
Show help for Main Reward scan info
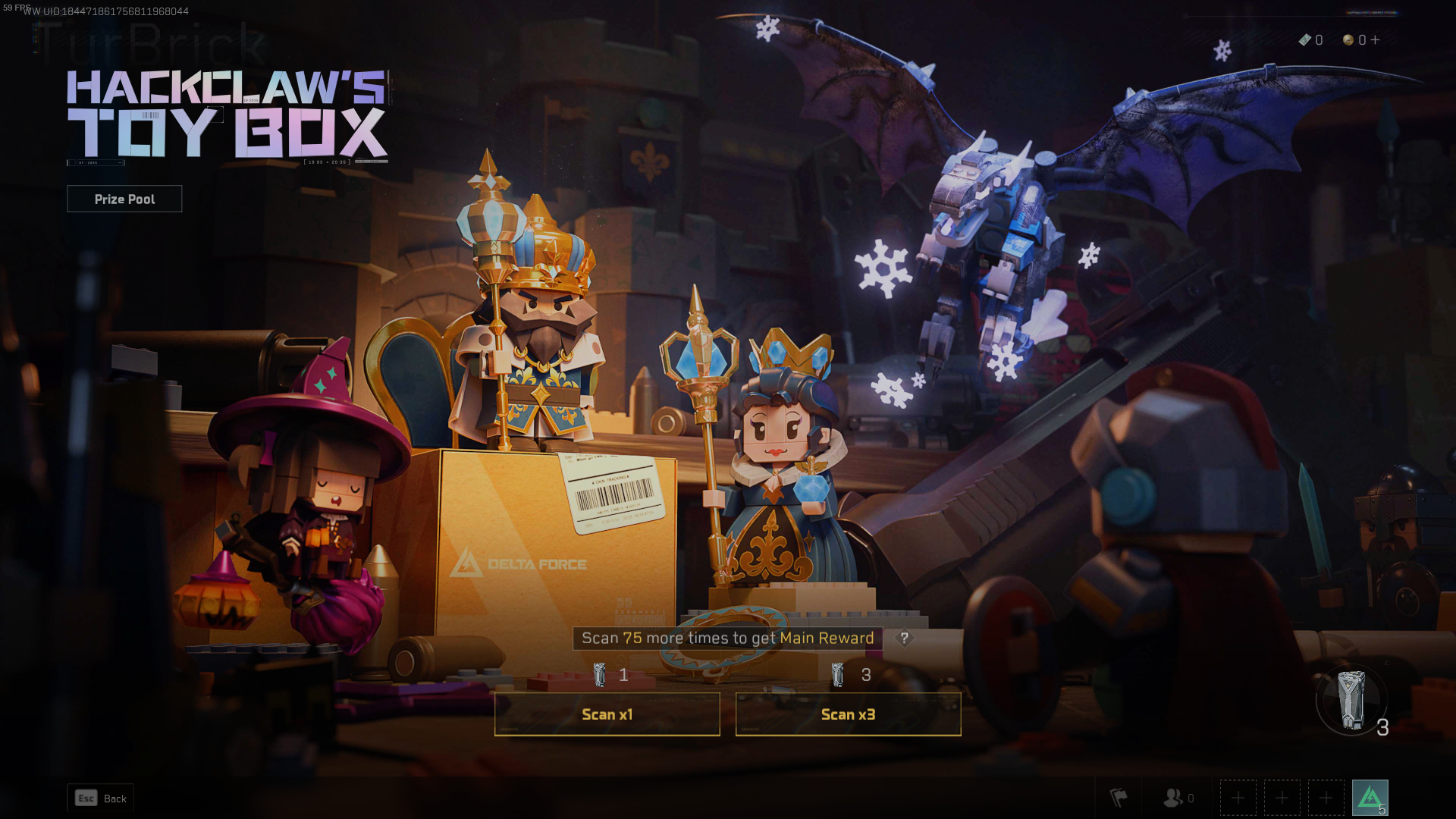tap(904, 639)
